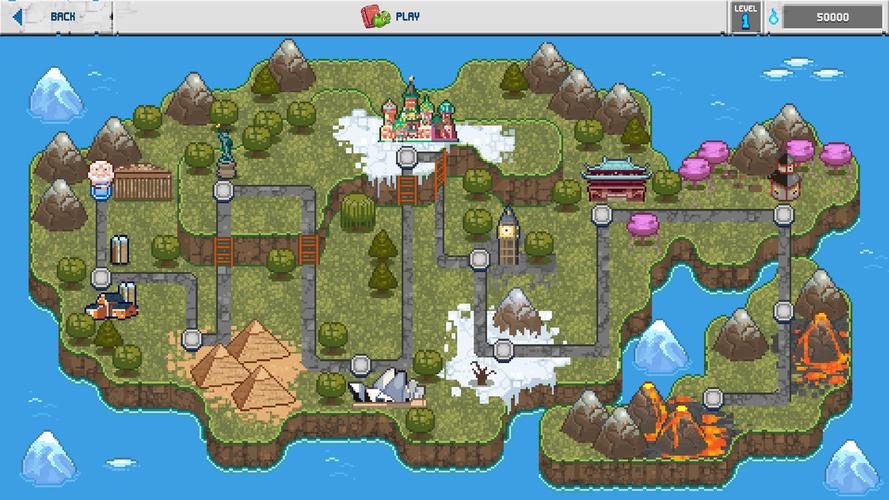Start the level with the Play button
The height and width of the screenshot is (500, 889).
tap(392, 16)
